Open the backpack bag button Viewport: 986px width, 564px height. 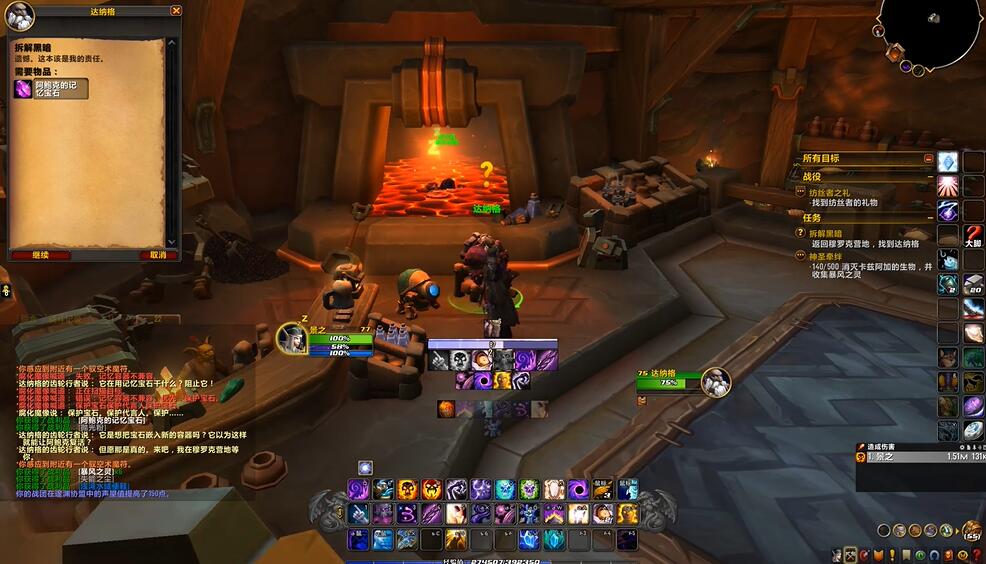pos(970,530)
